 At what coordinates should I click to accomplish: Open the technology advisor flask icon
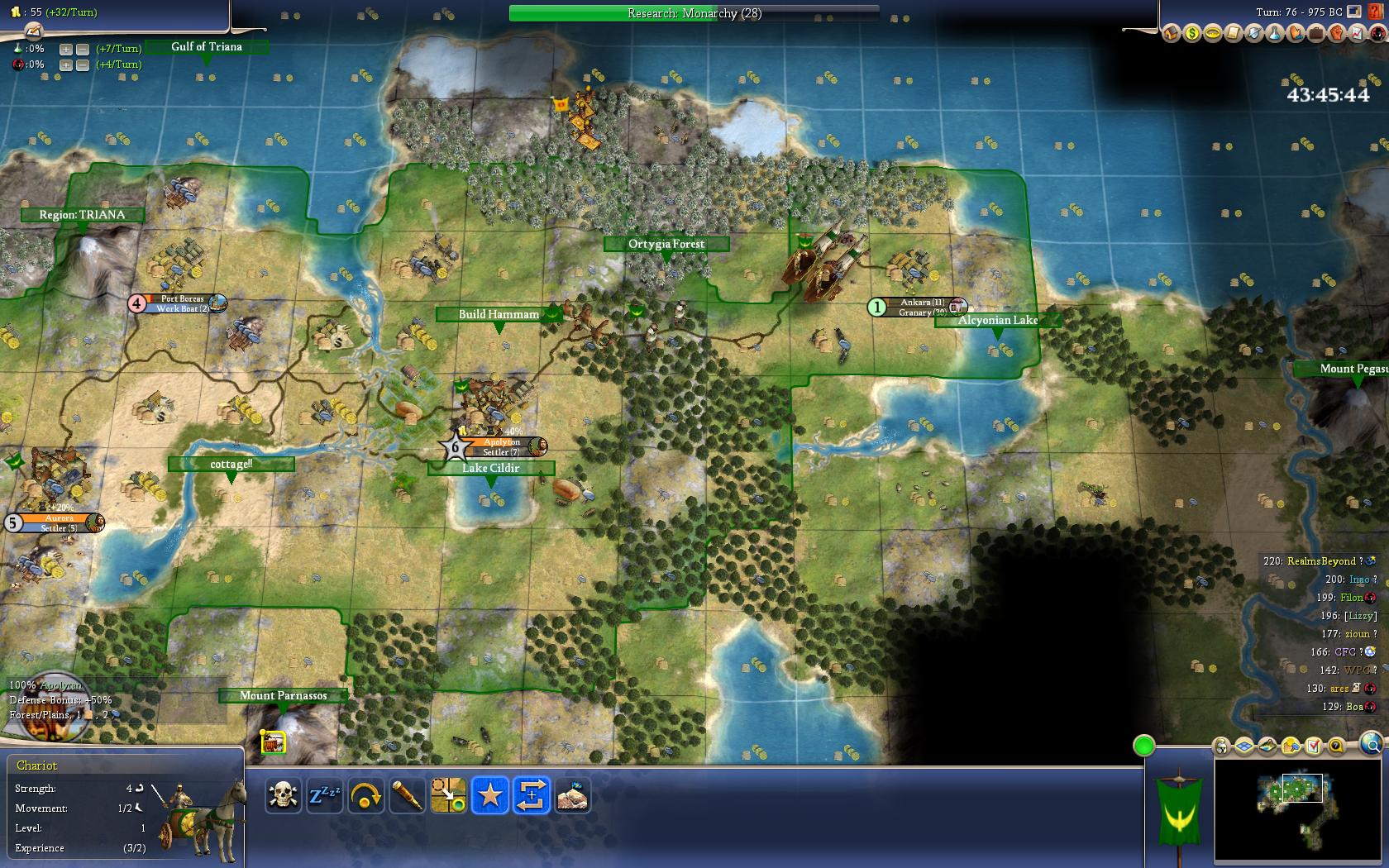(1274, 33)
